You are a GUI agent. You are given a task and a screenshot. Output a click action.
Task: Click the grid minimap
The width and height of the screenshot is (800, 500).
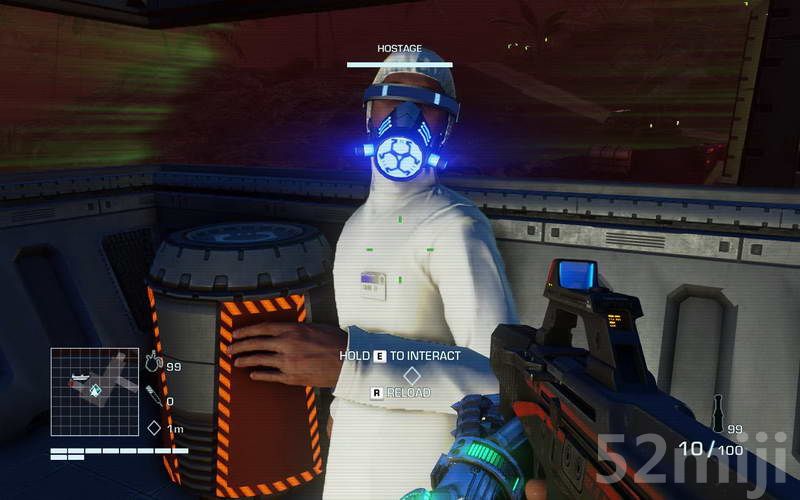point(95,391)
